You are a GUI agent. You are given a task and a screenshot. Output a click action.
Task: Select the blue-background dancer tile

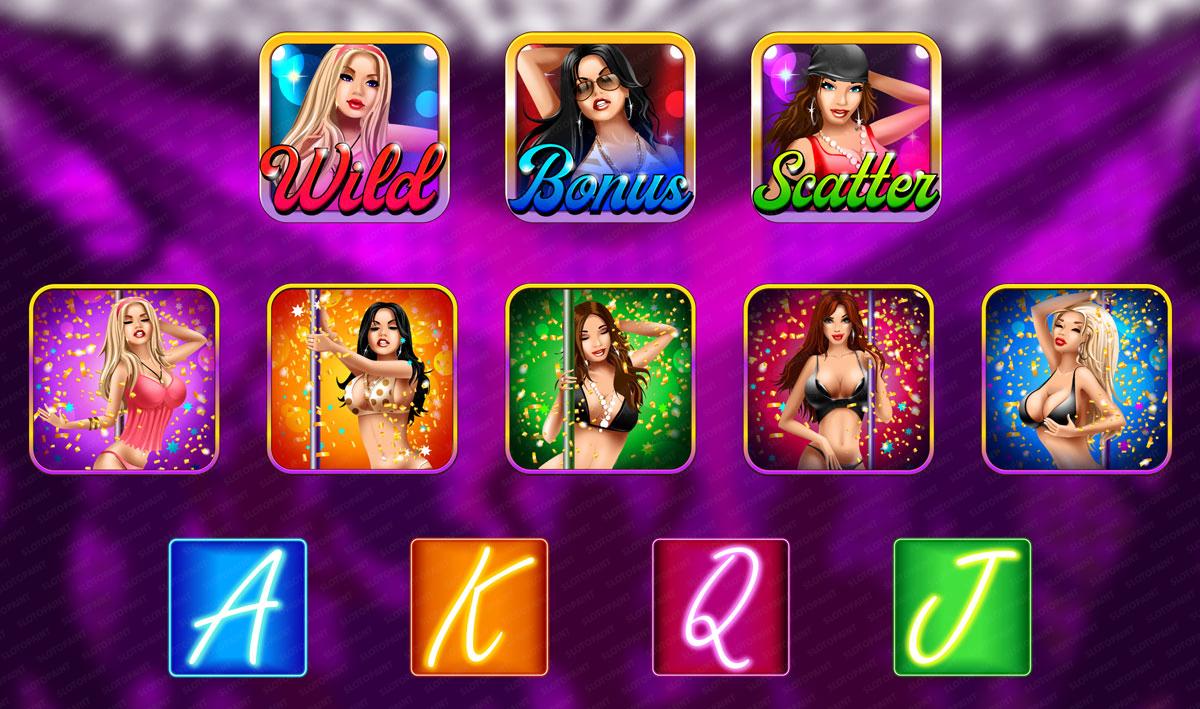click(x=1076, y=379)
